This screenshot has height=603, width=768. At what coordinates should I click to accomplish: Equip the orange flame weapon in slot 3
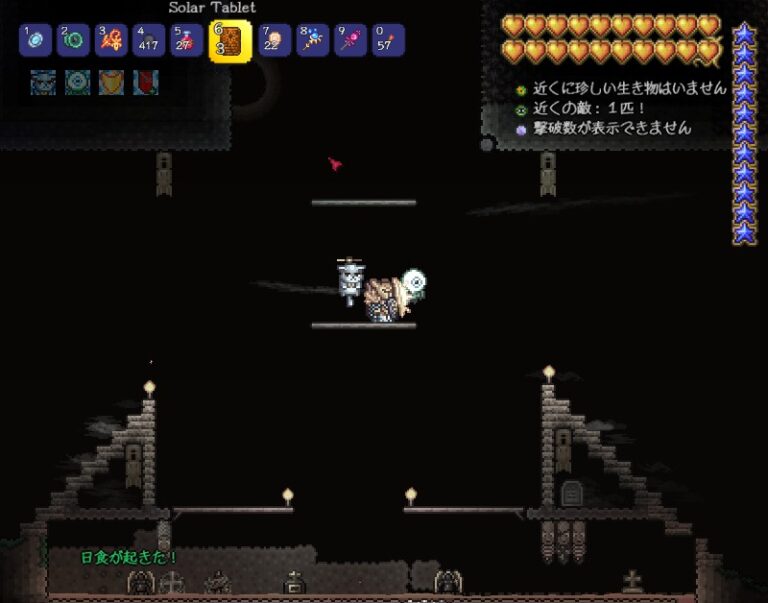(x=111, y=41)
